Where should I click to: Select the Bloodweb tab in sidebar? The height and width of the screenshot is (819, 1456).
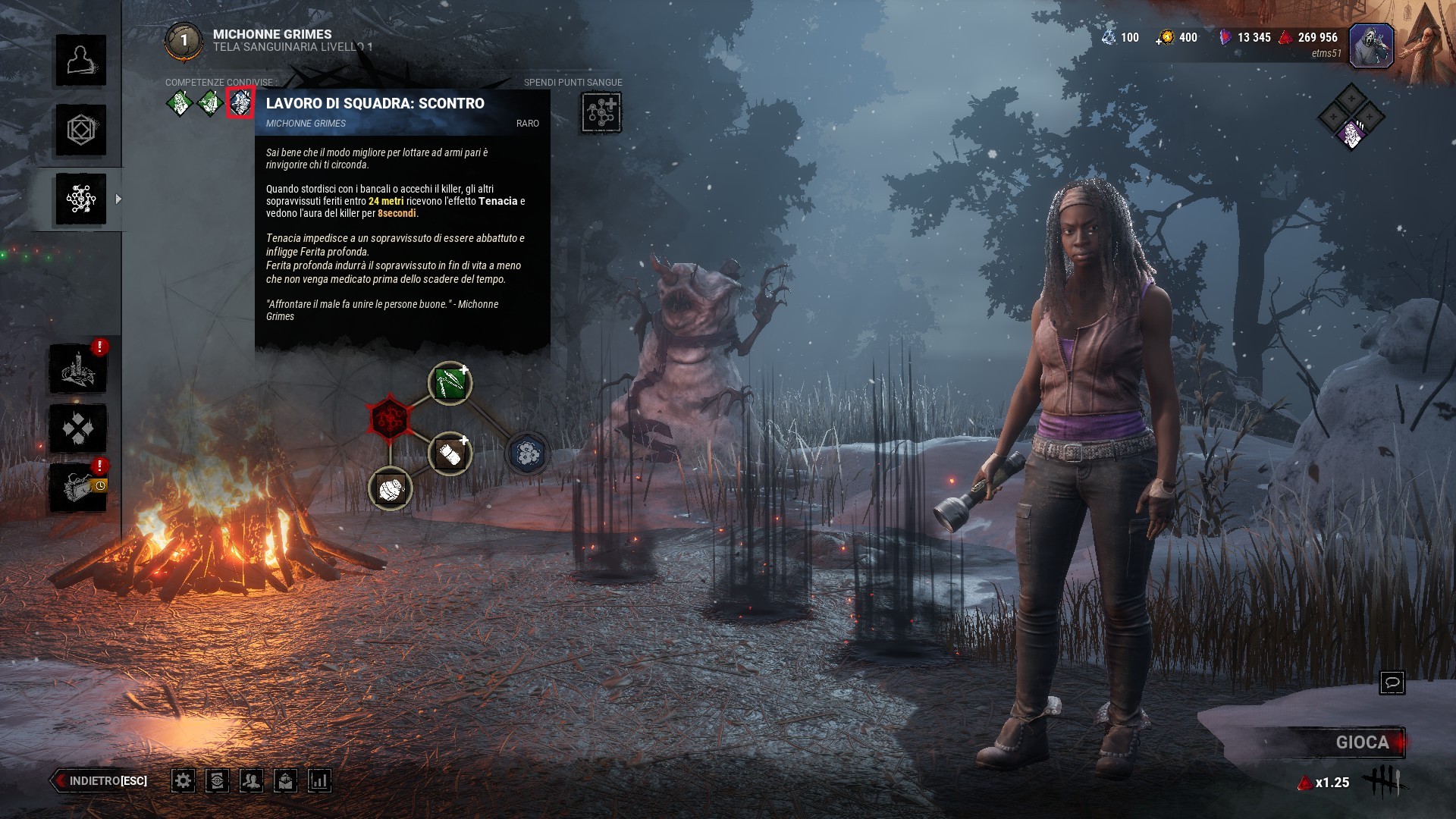(x=80, y=199)
